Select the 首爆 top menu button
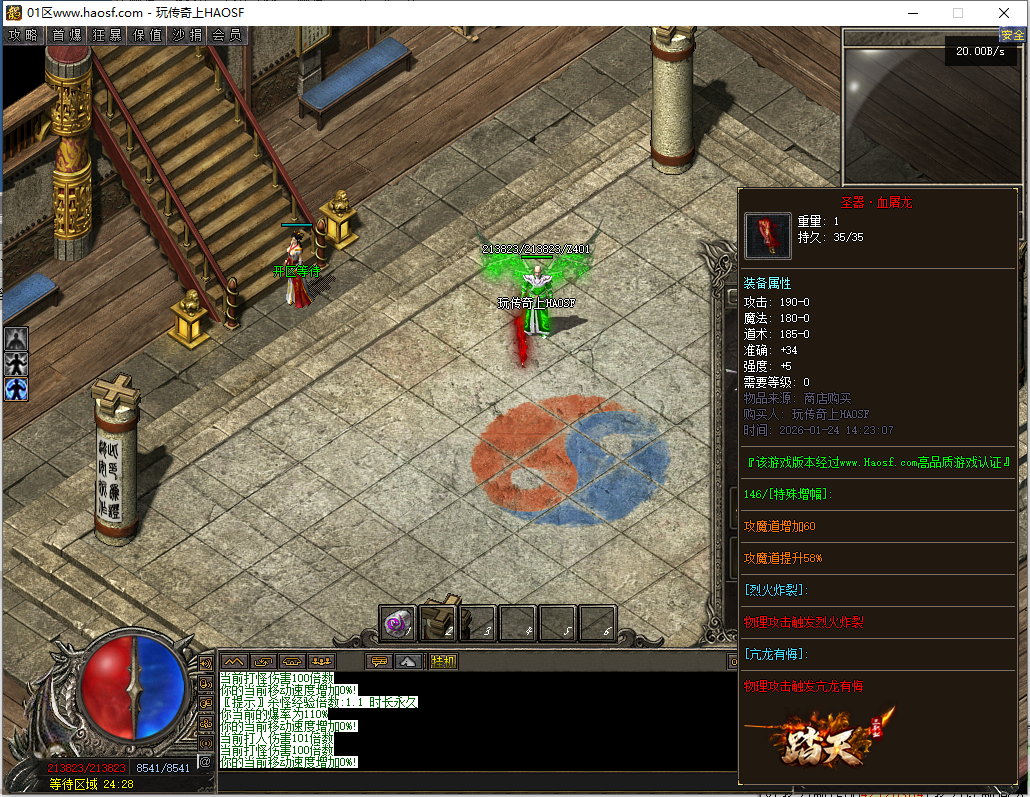The width and height of the screenshot is (1030, 797). pos(66,35)
